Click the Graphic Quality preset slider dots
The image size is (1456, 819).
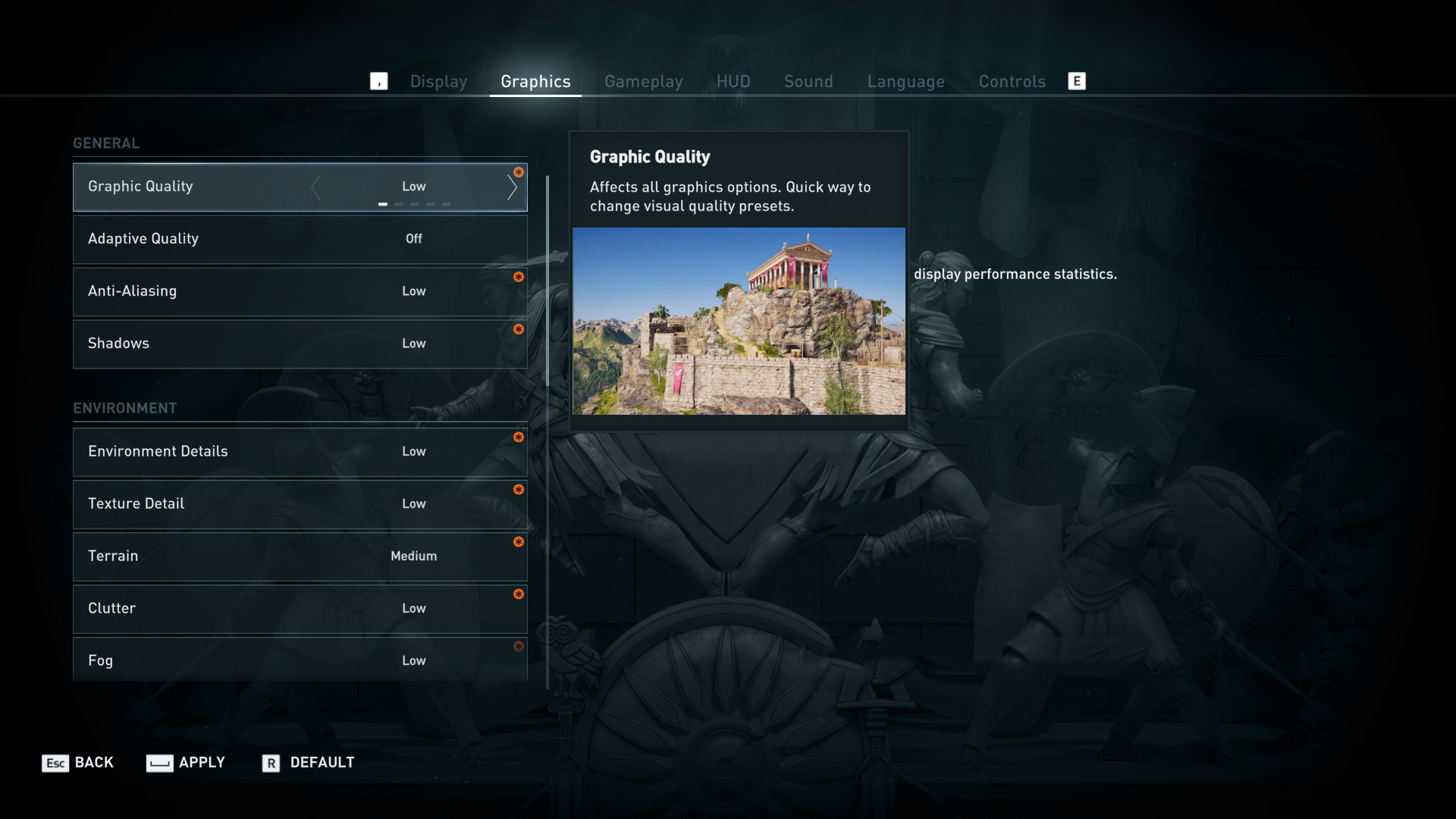tap(414, 205)
